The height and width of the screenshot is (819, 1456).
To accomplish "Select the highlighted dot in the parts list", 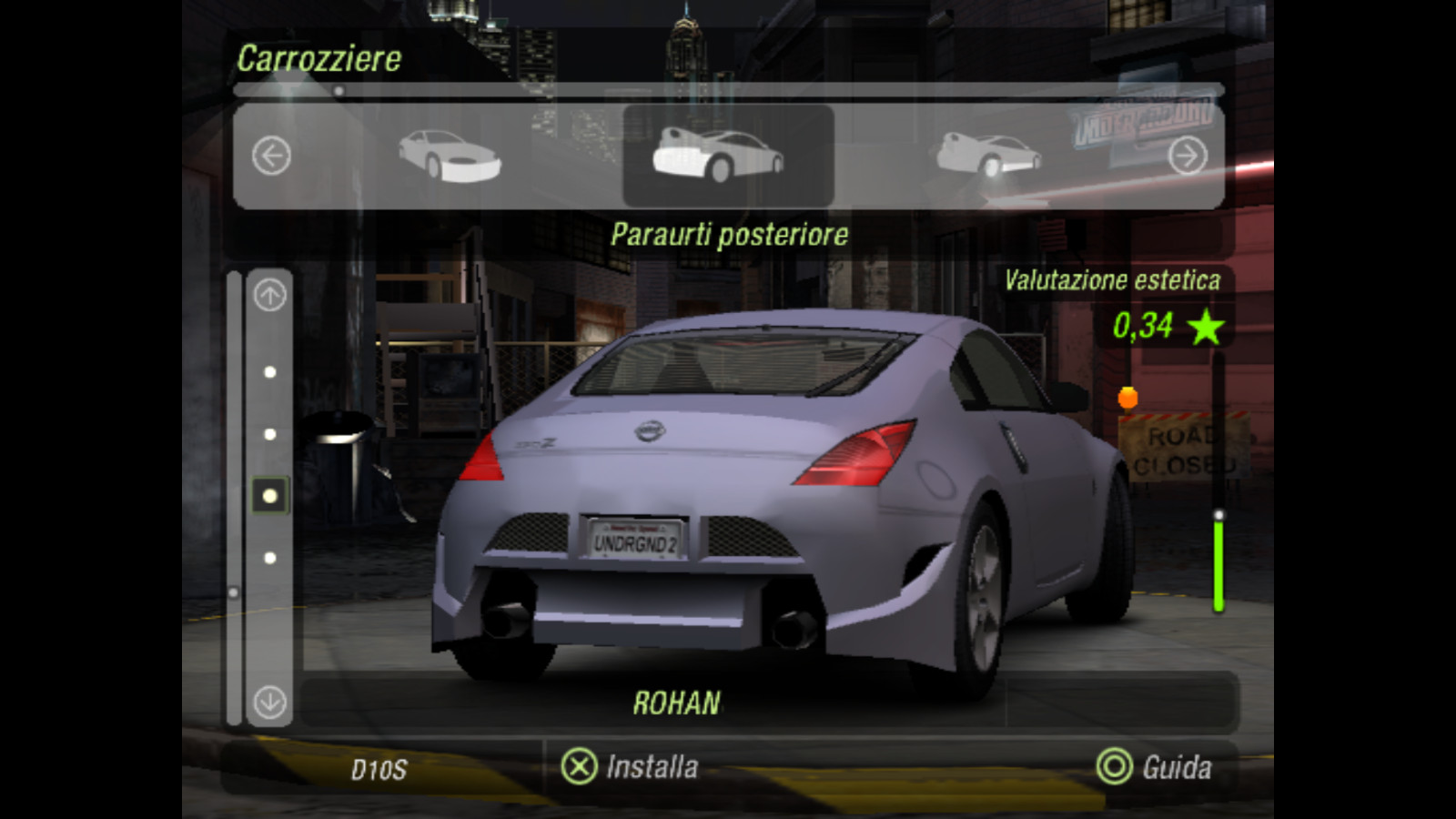I will pyautogui.click(x=270, y=496).
